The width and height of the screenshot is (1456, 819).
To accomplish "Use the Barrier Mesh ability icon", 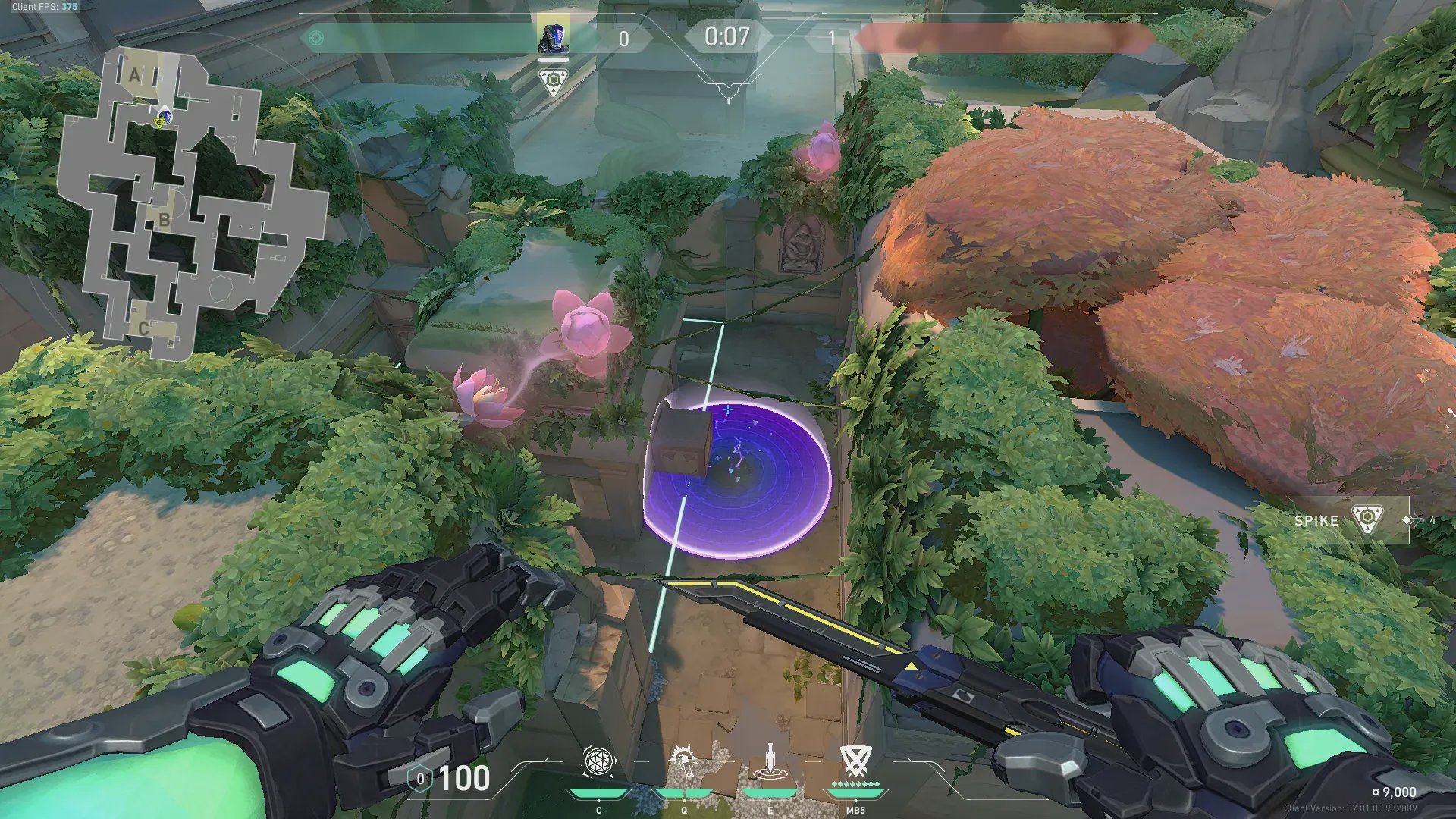I will pos(770,761).
